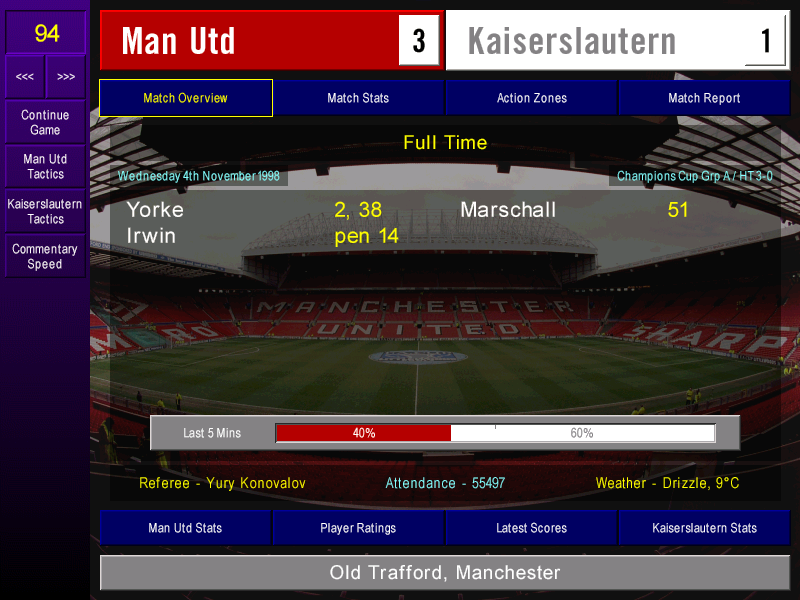The image size is (800, 600).
Task: Switch to the Match Stats tab
Action: click(x=358, y=98)
